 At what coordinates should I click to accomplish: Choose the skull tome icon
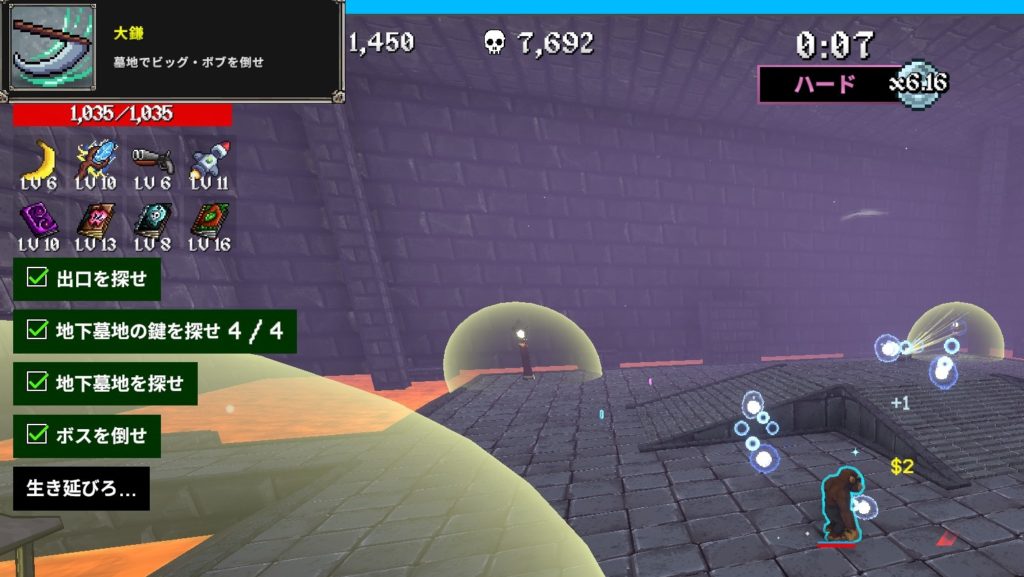pyautogui.click(x=152, y=220)
